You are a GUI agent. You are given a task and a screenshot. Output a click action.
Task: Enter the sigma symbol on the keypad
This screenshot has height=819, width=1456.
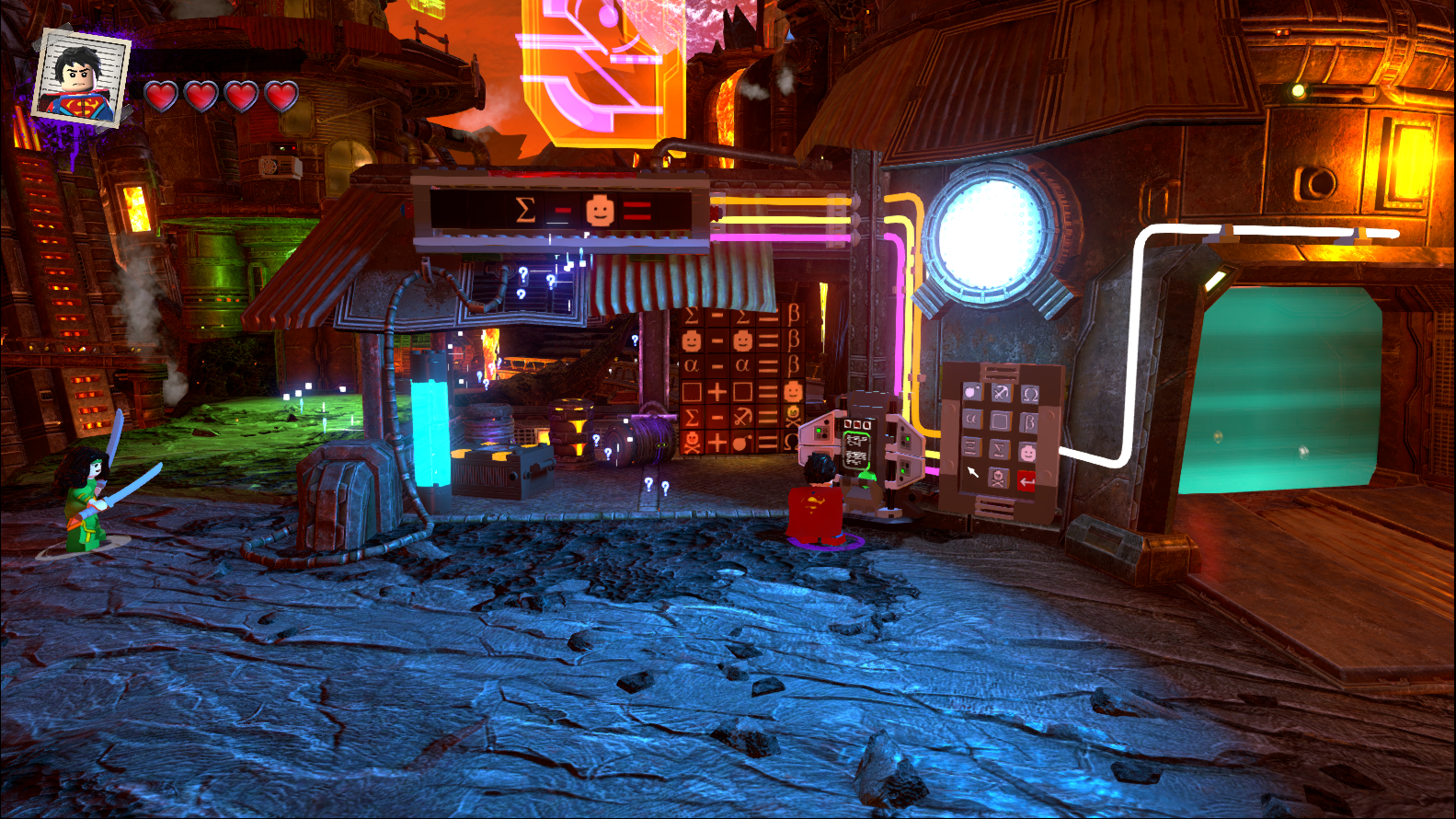(999, 450)
